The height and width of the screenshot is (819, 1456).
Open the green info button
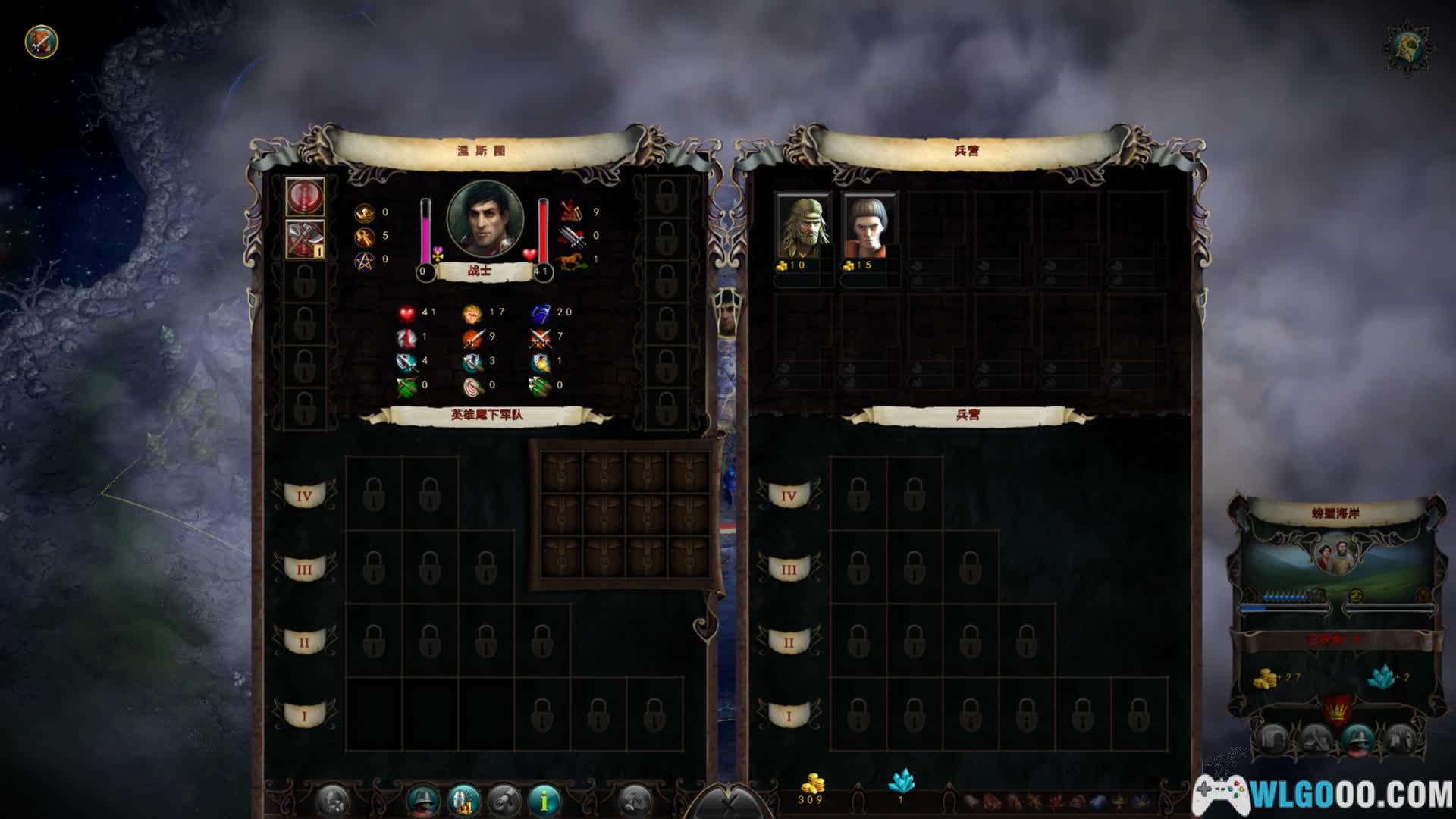pos(544,799)
